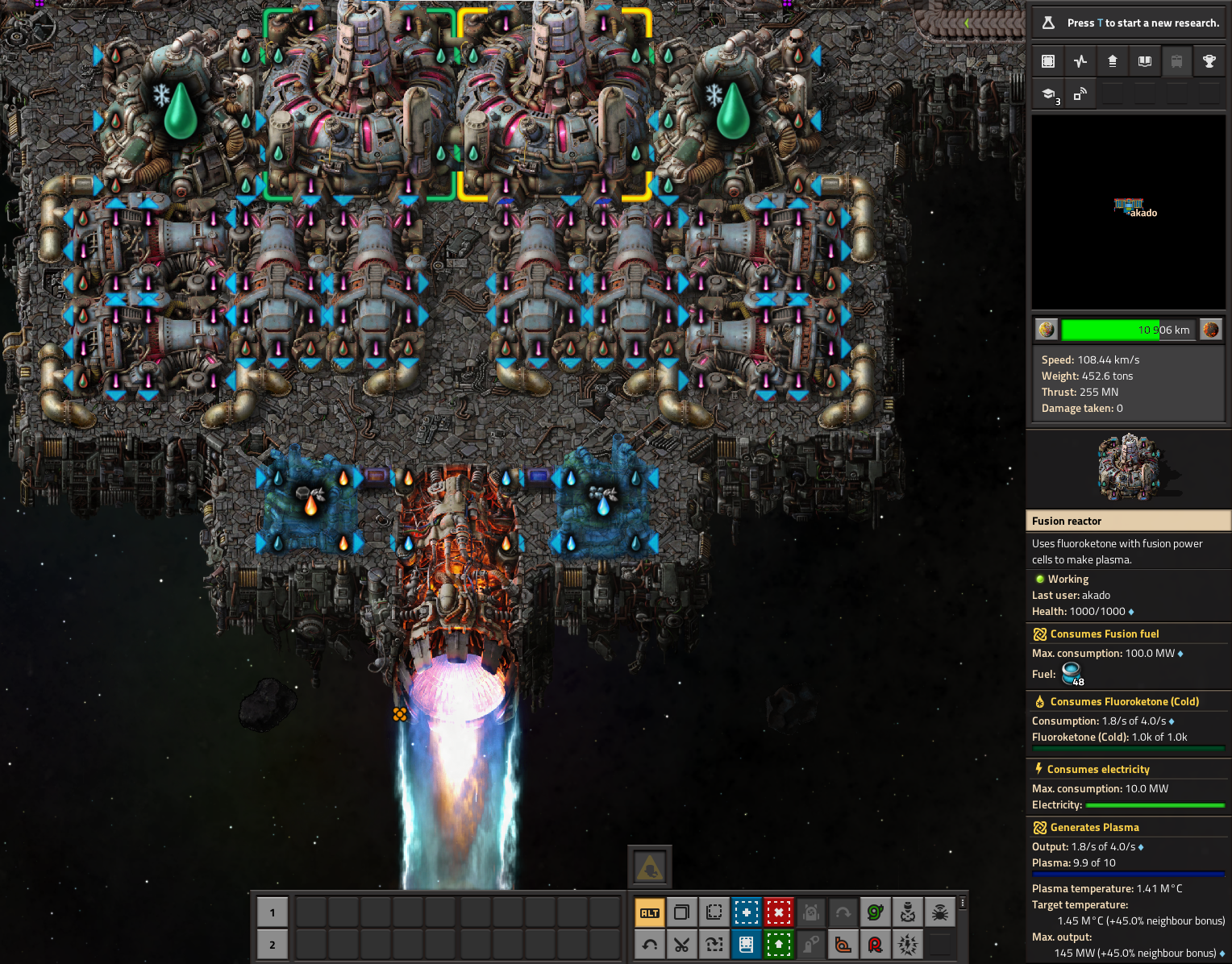Click the blue new blueprint tool
The height and width of the screenshot is (964, 1232).
point(747,912)
